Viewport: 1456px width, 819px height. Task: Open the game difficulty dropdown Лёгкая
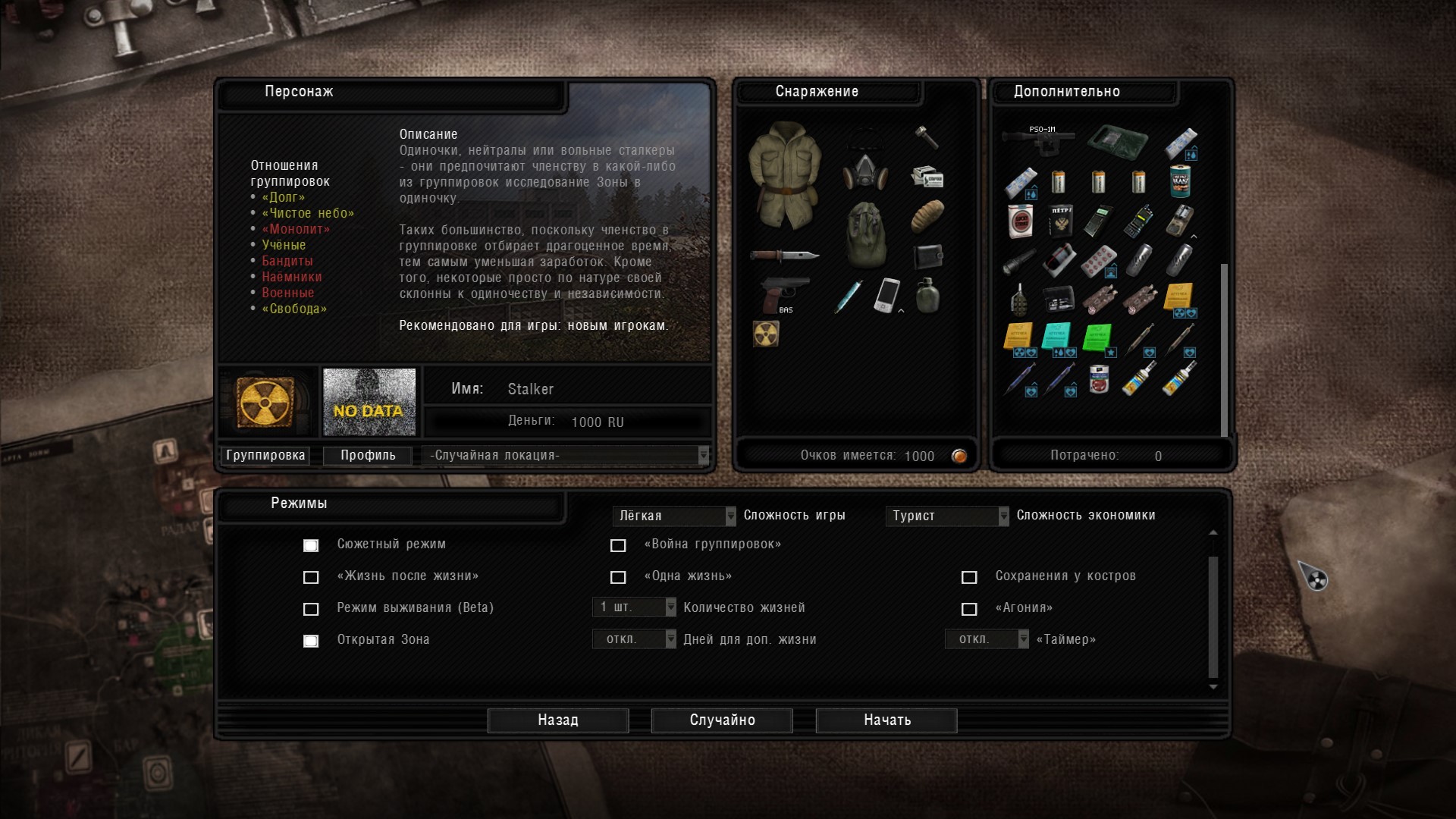coord(673,516)
